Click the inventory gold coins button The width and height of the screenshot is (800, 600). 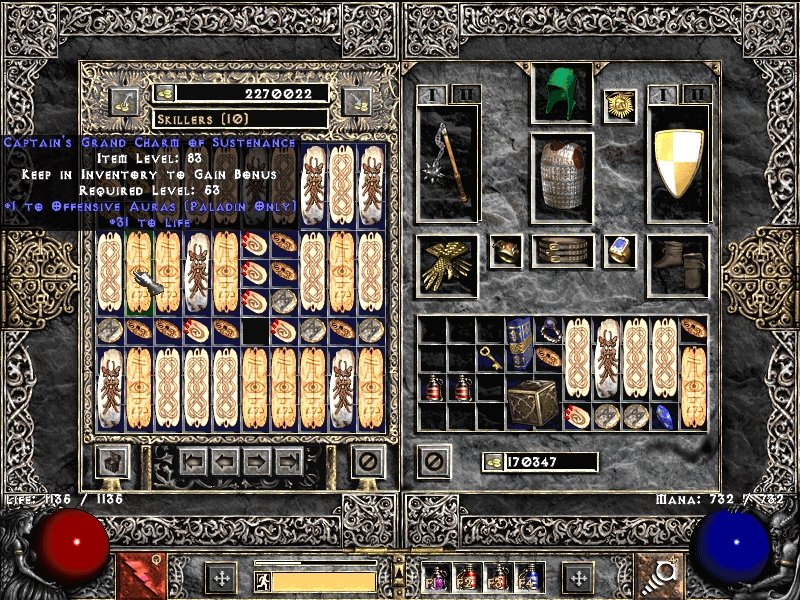[493, 462]
